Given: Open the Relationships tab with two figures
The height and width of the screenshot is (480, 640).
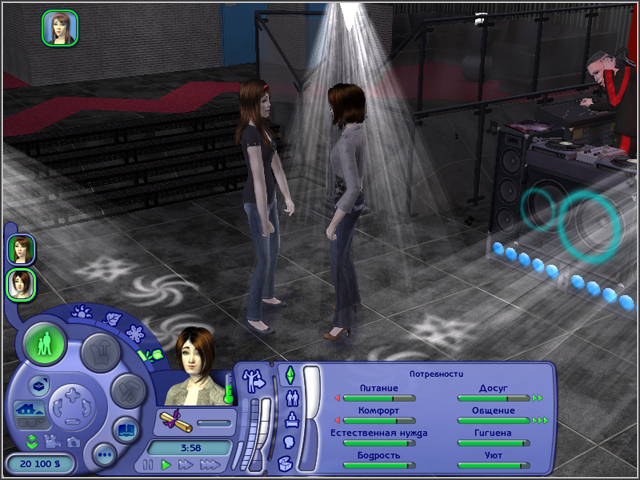Looking at the screenshot, I should coord(290,397).
